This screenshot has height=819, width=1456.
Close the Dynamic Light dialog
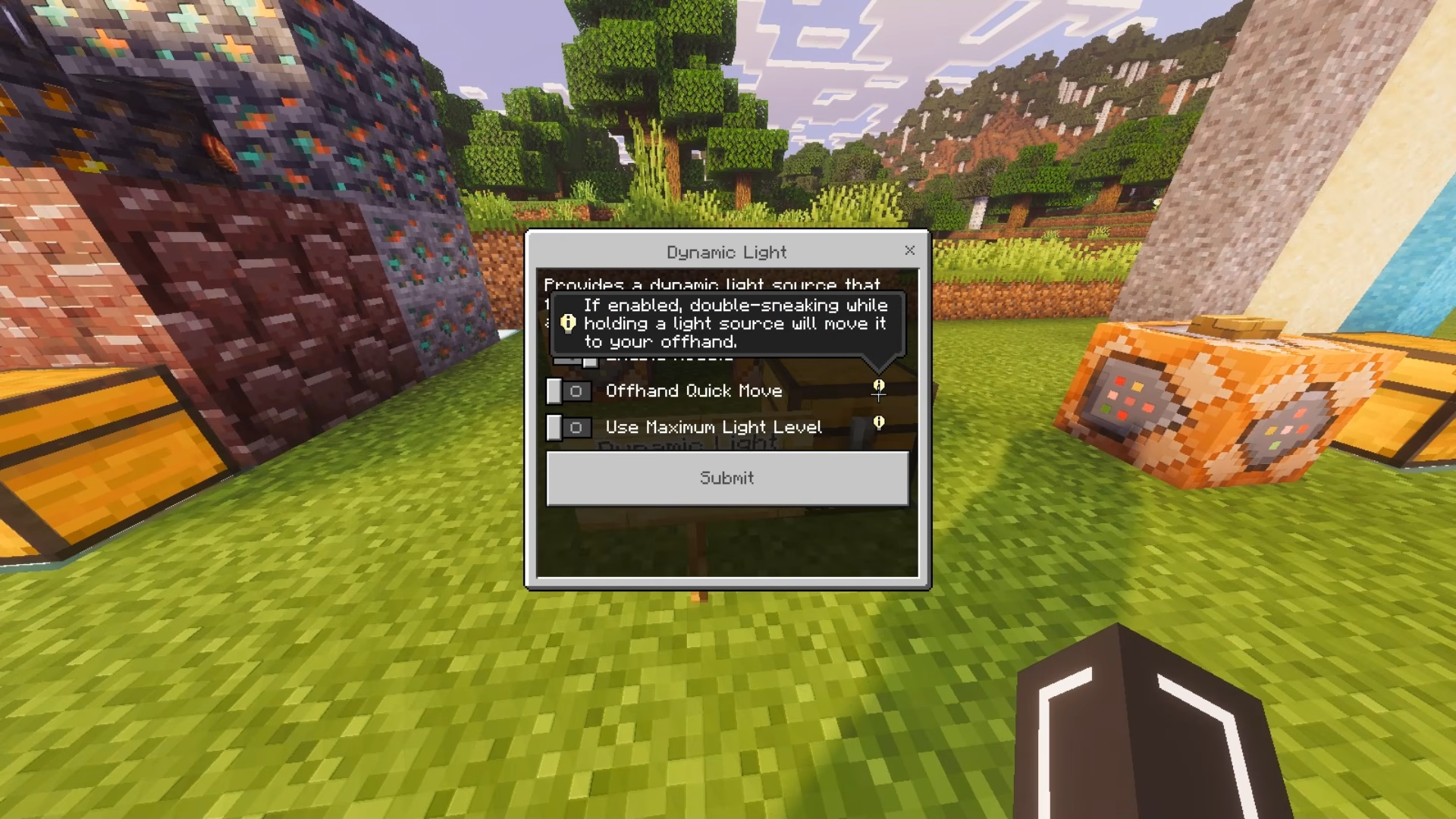(909, 251)
